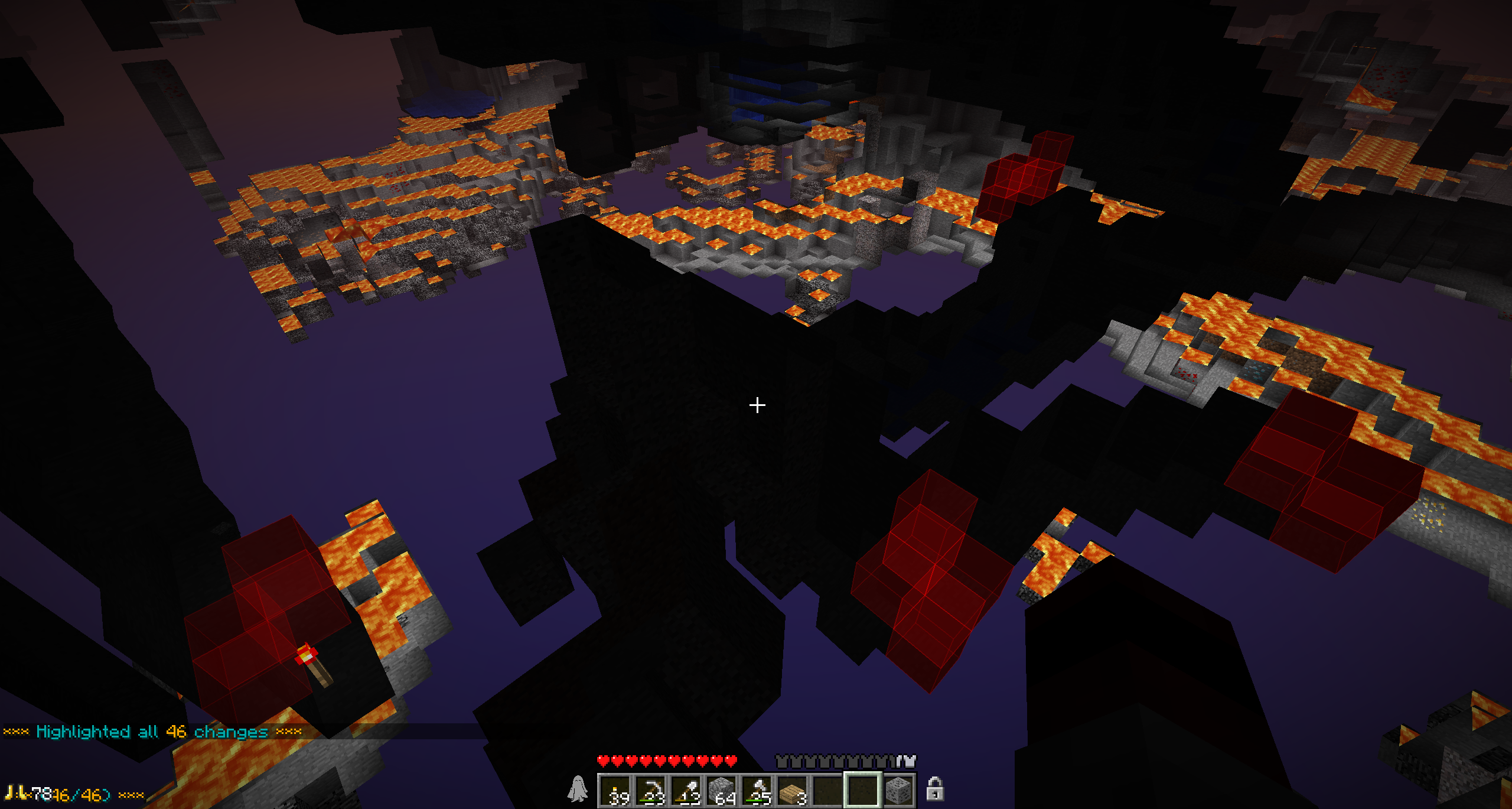
Task: Choose the iron shovel in the hotbar
Action: (x=687, y=790)
